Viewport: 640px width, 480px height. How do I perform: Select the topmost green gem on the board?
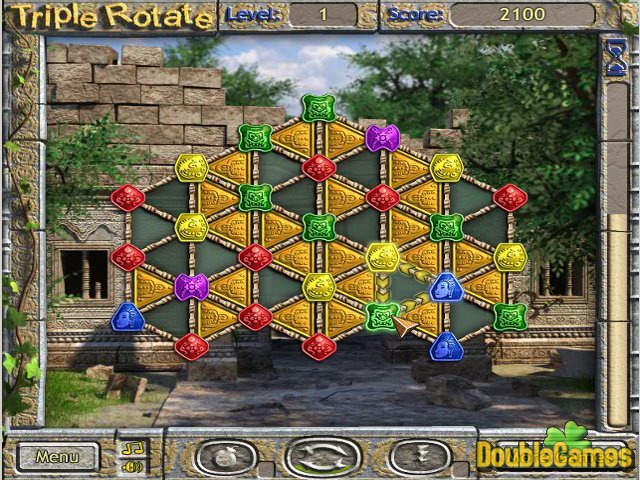pos(318,108)
